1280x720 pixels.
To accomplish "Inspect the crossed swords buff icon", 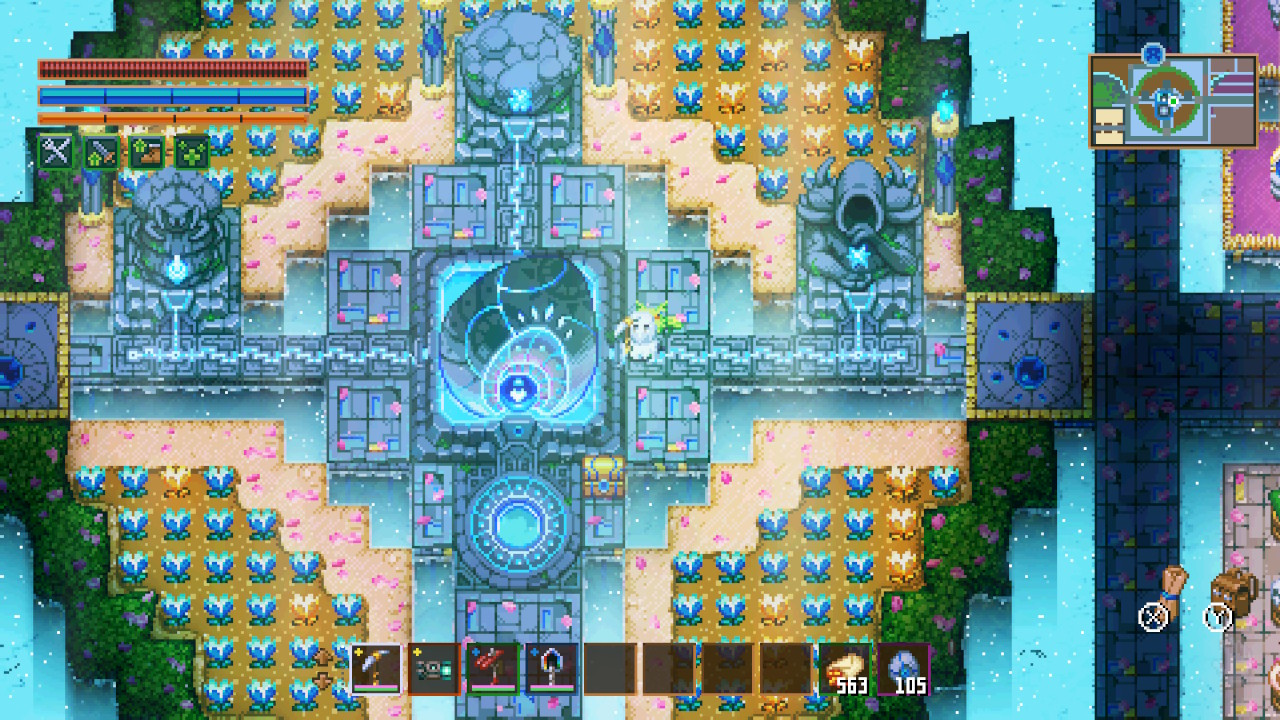I will (56, 152).
